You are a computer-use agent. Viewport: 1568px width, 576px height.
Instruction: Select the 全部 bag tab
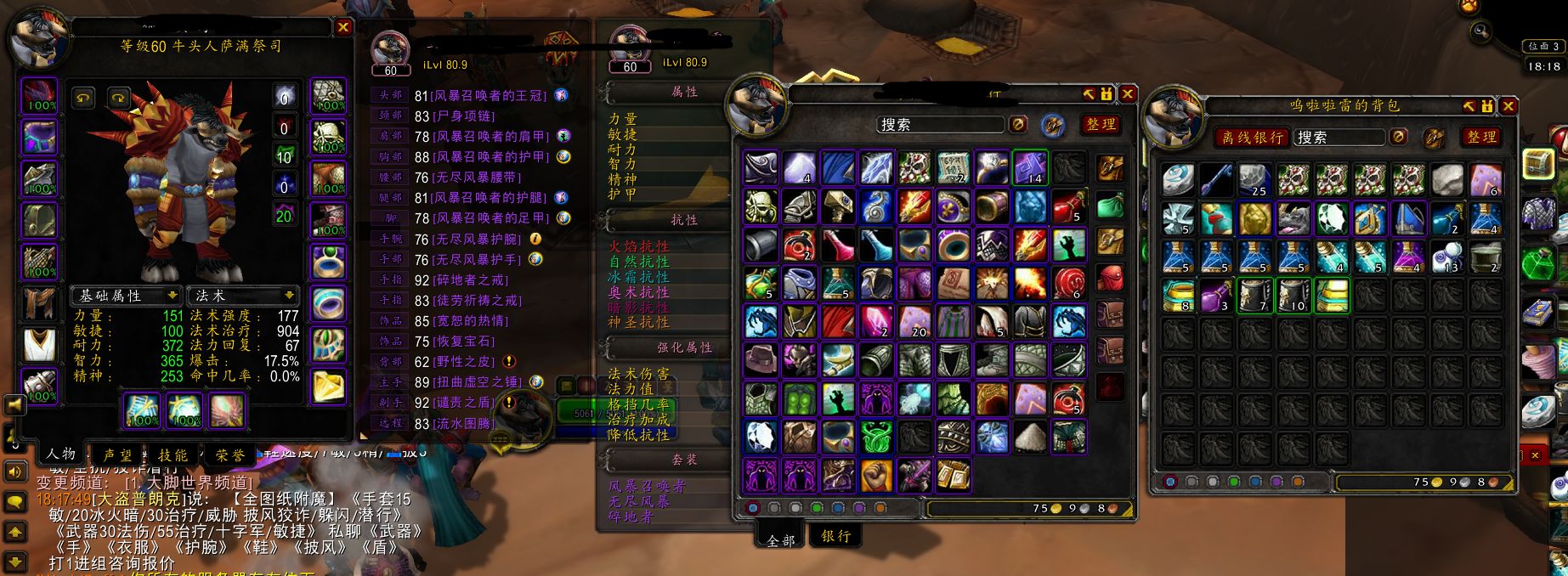click(780, 539)
